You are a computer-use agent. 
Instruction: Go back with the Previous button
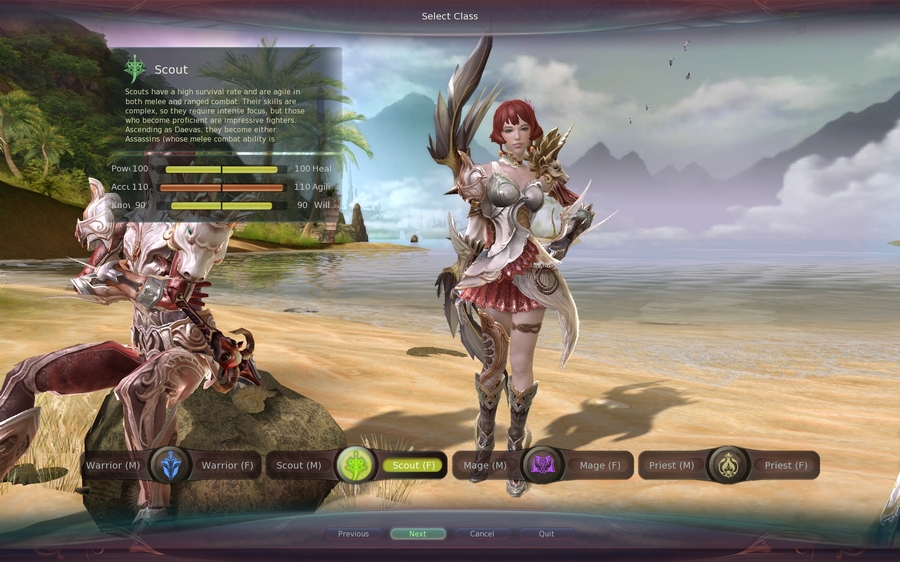click(353, 534)
